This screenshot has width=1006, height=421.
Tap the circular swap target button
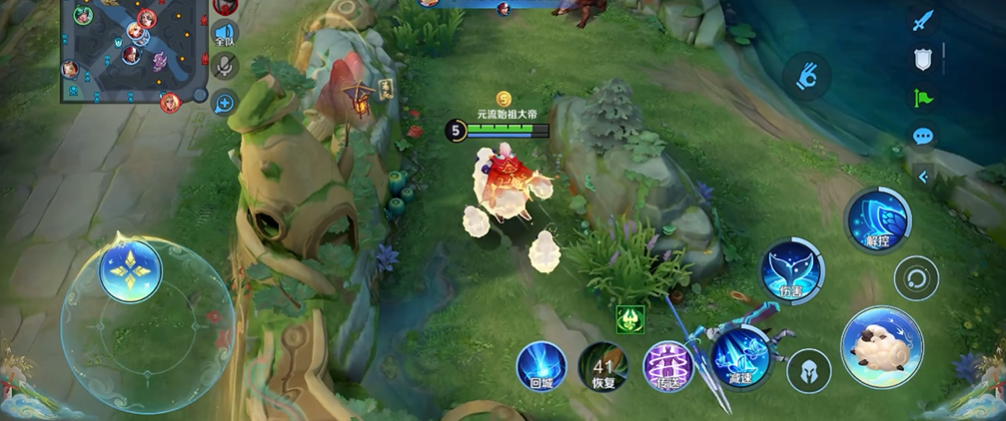coord(916,278)
